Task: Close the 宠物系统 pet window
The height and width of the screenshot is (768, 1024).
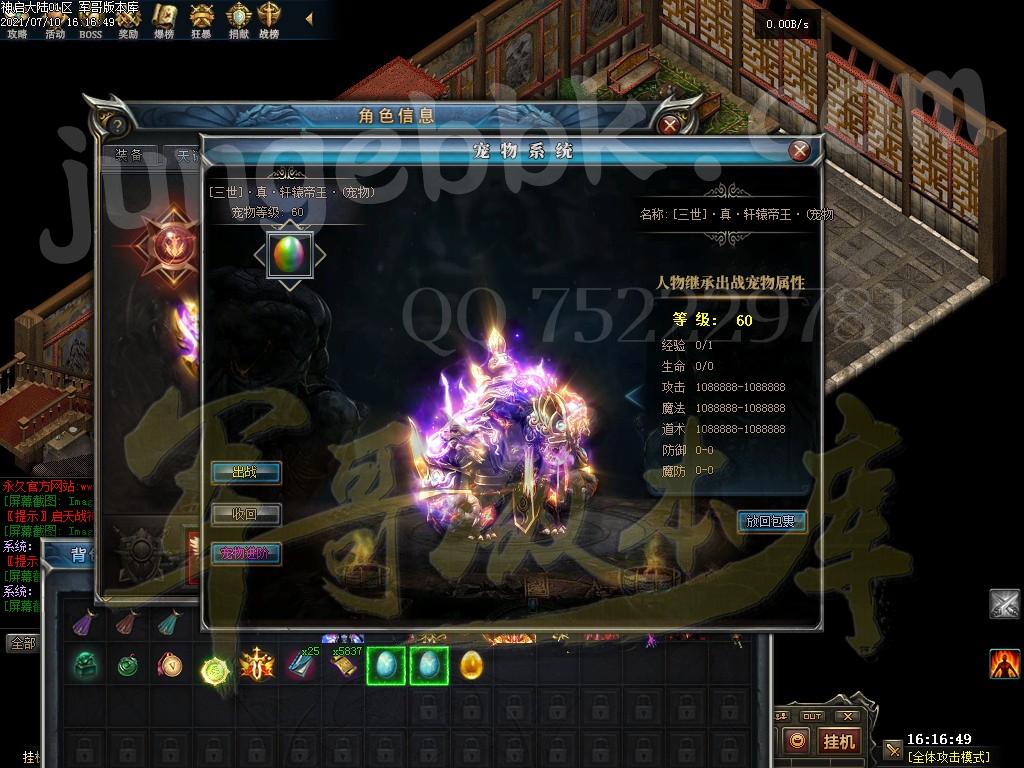Action: pos(799,151)
